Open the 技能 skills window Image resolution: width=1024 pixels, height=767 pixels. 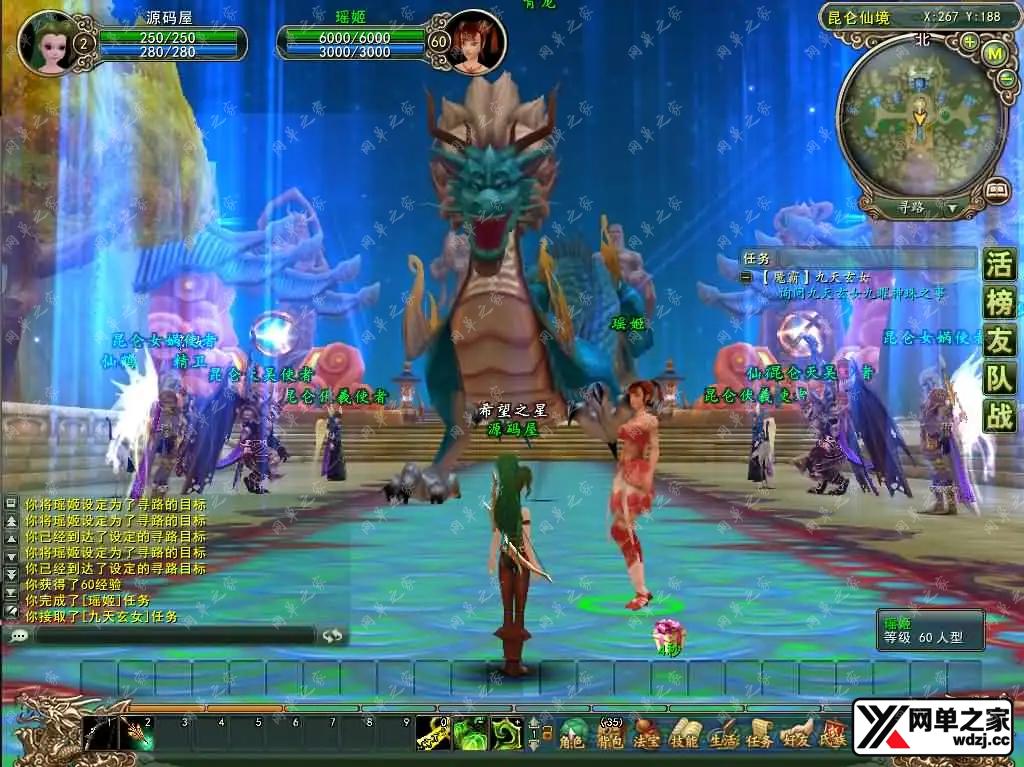(x=684, y=734)
